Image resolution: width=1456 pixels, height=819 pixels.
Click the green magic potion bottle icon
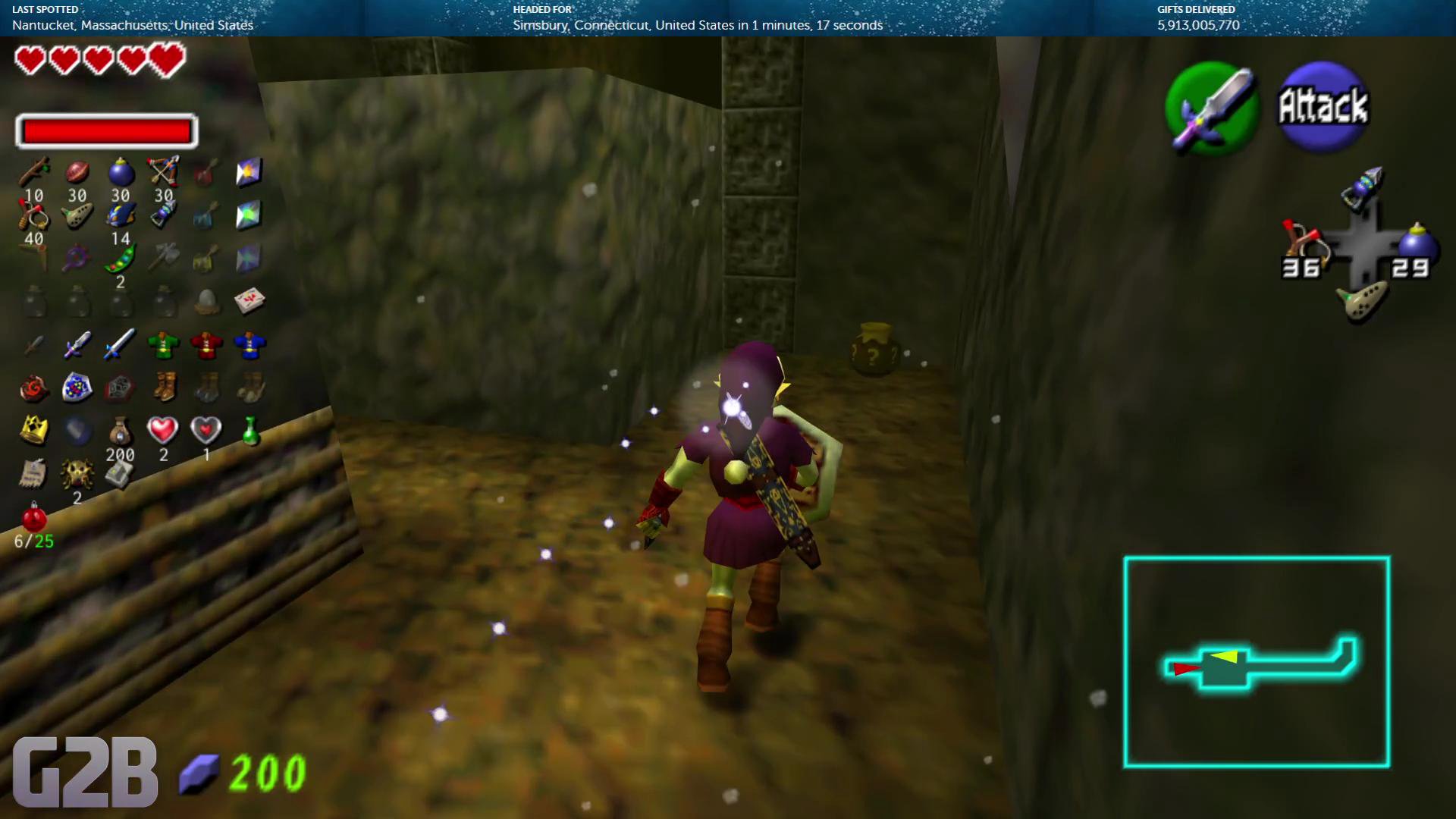click(x=250, y=431)
